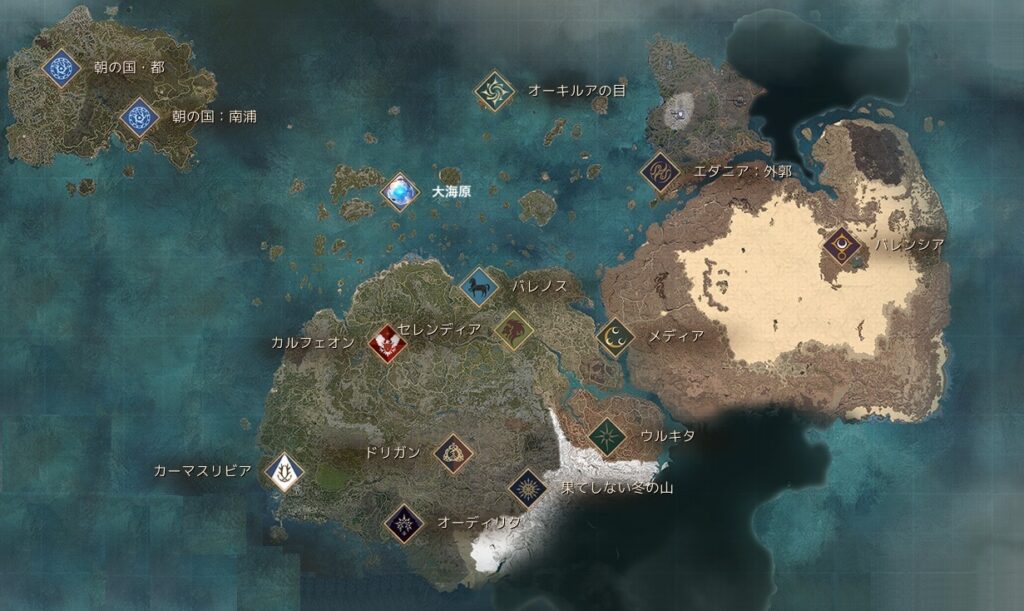Select the 朝の国・都 map marker

click(61, 68)
